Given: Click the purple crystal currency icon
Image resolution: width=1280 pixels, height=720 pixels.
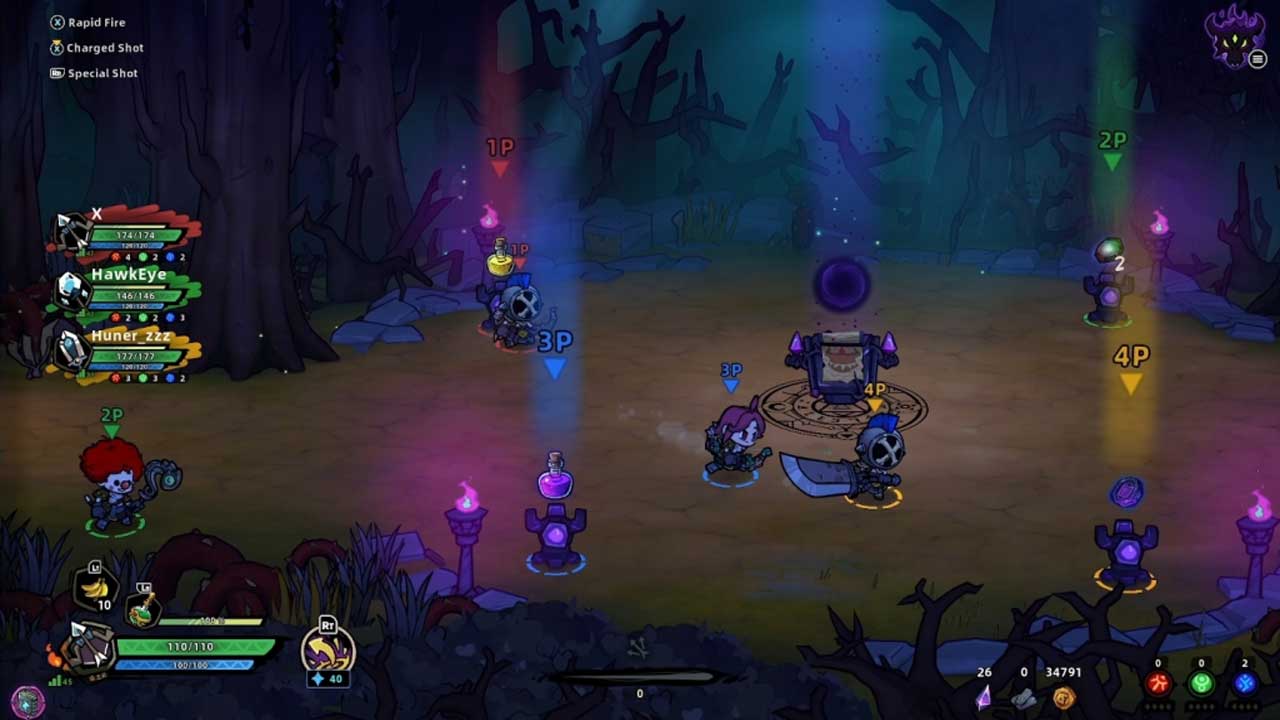Looking at the screenshot, I should [x=984, y=696].
